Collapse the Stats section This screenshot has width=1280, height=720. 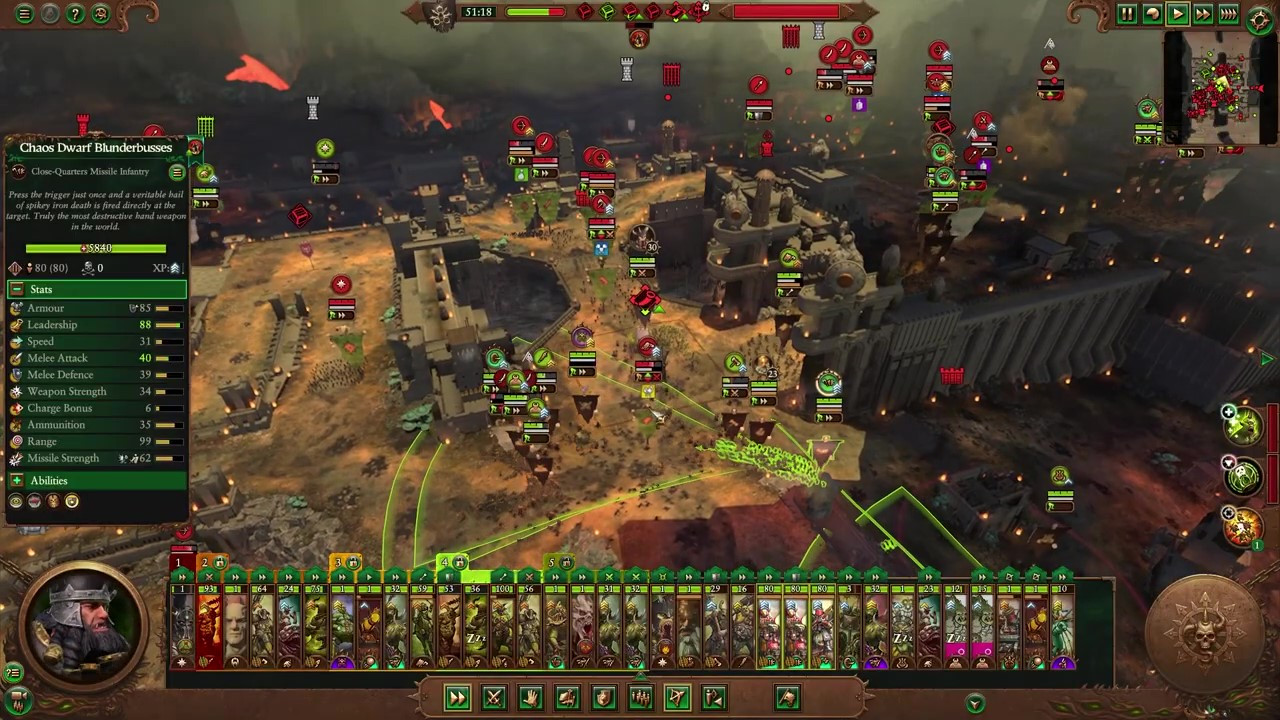(17, 289)
